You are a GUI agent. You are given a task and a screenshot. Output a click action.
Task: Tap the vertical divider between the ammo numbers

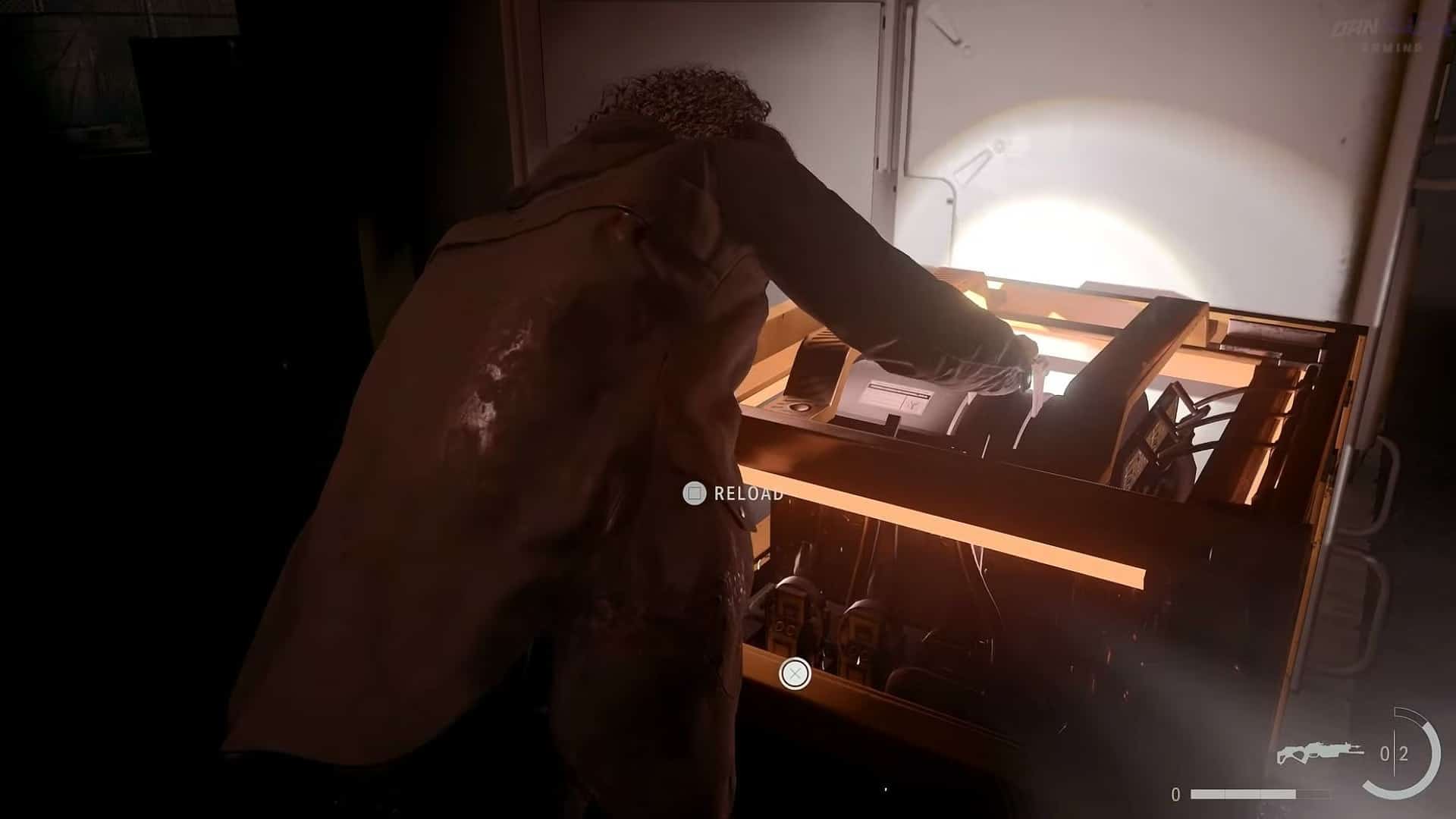1394,752
